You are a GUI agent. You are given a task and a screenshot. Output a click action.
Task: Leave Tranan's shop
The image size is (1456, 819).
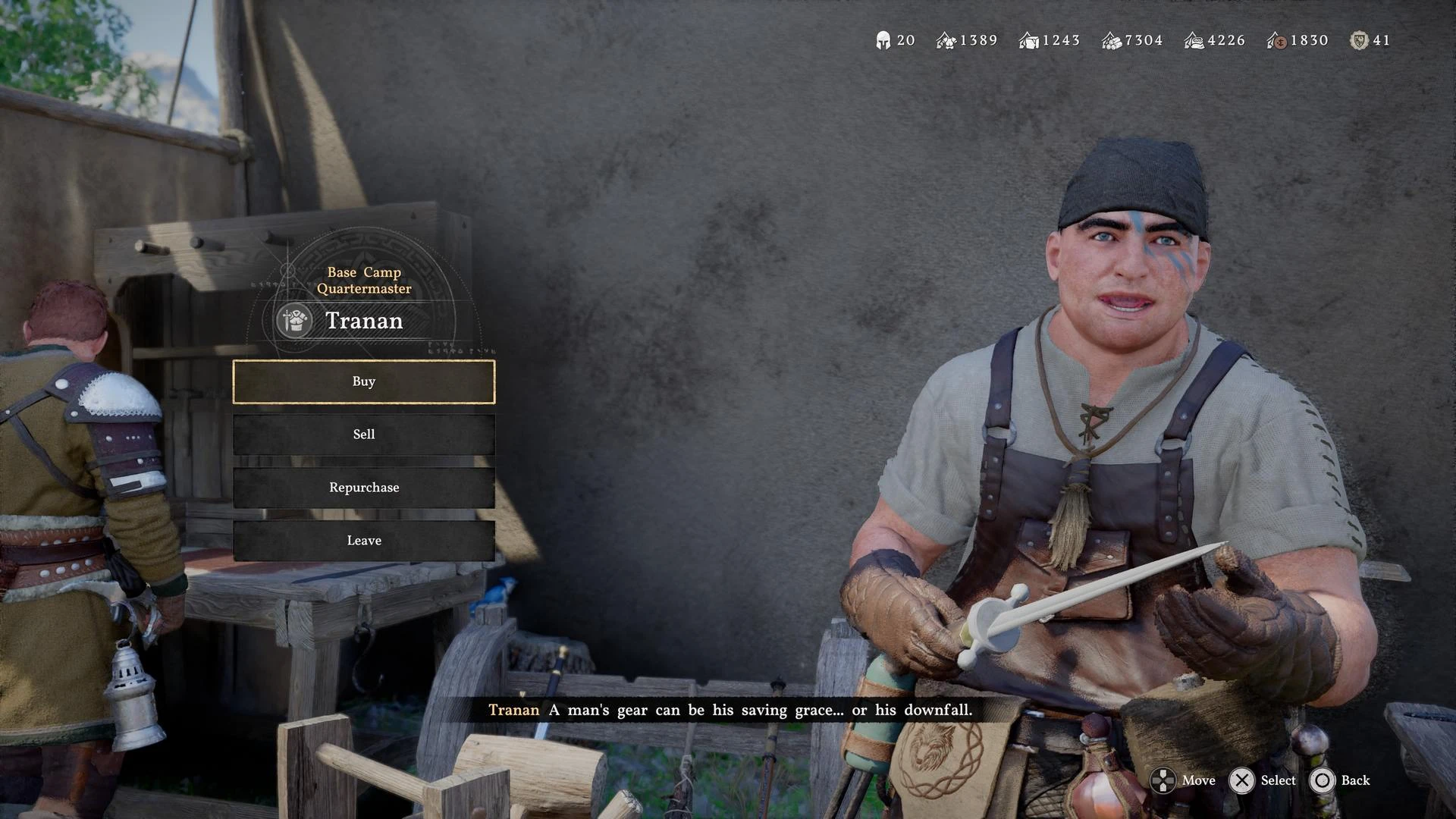(364, 541)
